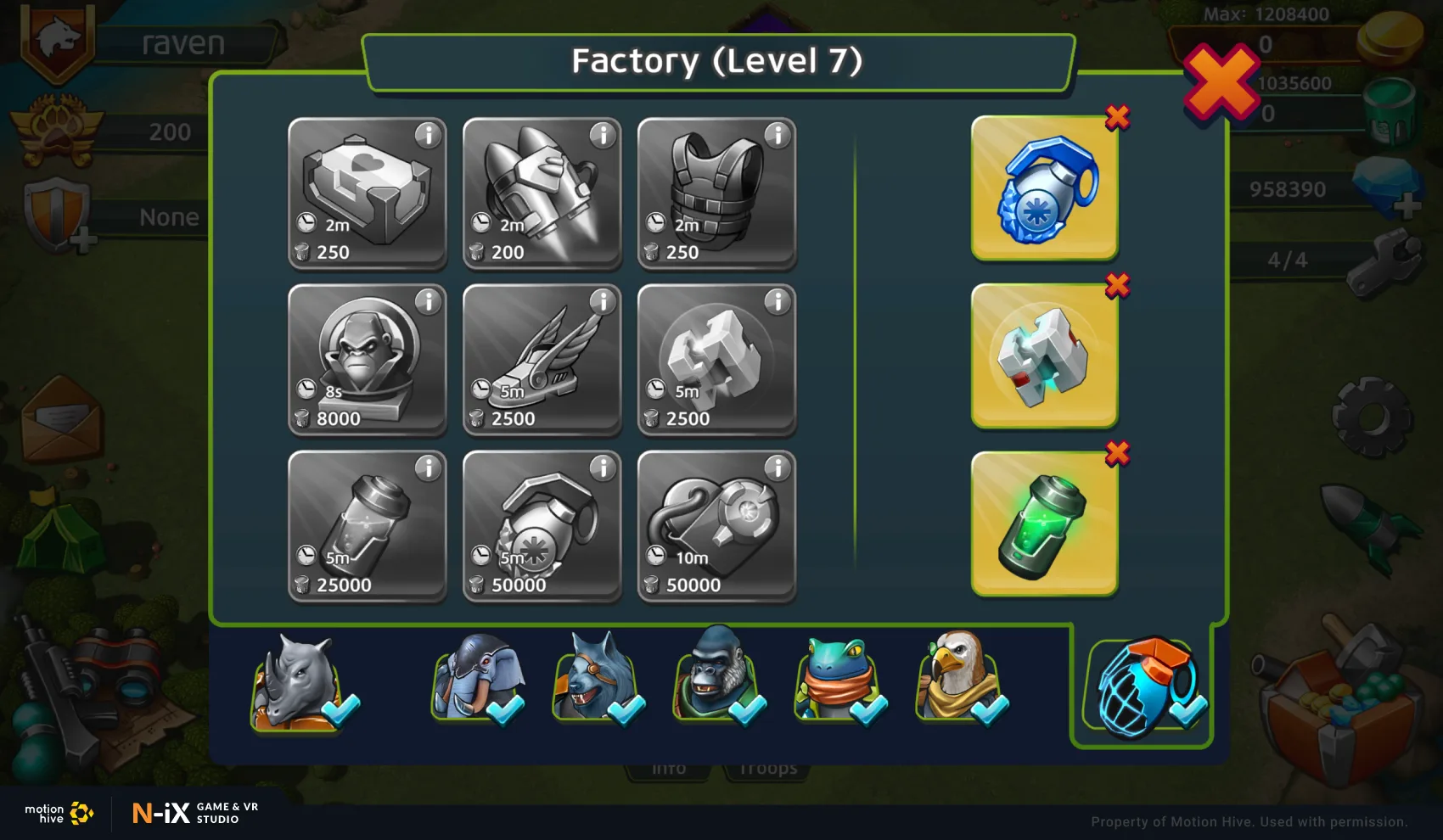The image size is (1443, 840).
Task: Cancel the queued green vial
Action: coord(1117,454)
